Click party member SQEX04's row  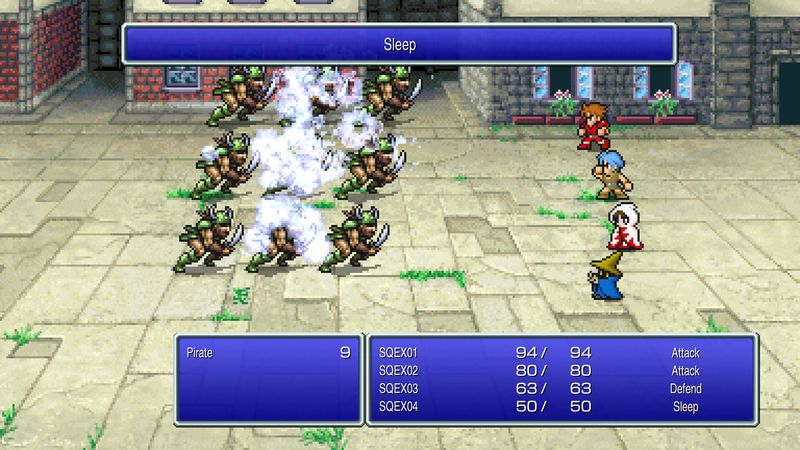tap(398, 407)
